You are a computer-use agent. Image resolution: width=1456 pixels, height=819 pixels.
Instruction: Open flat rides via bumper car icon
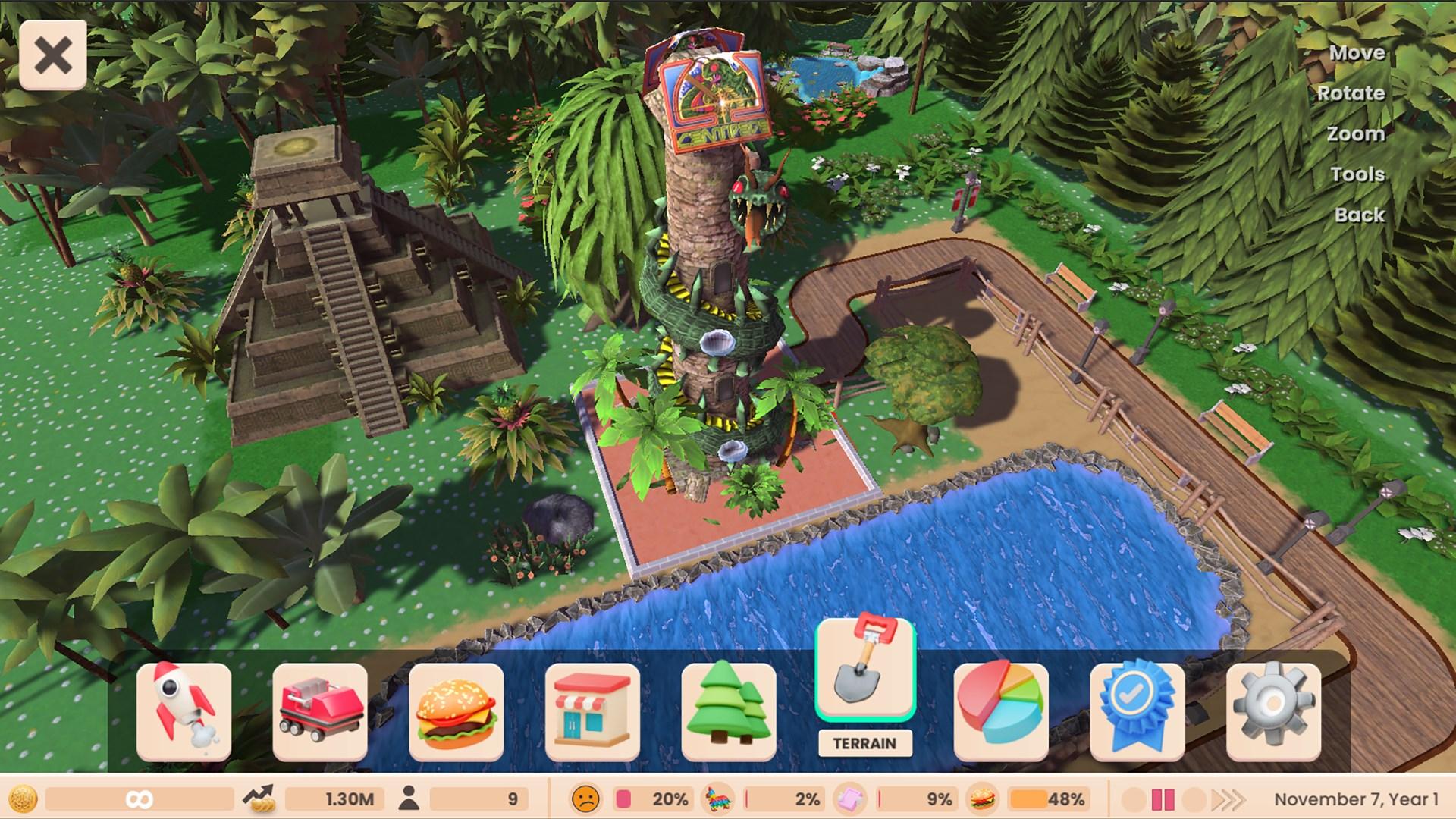pyautogui.click(x=321, y=713)
